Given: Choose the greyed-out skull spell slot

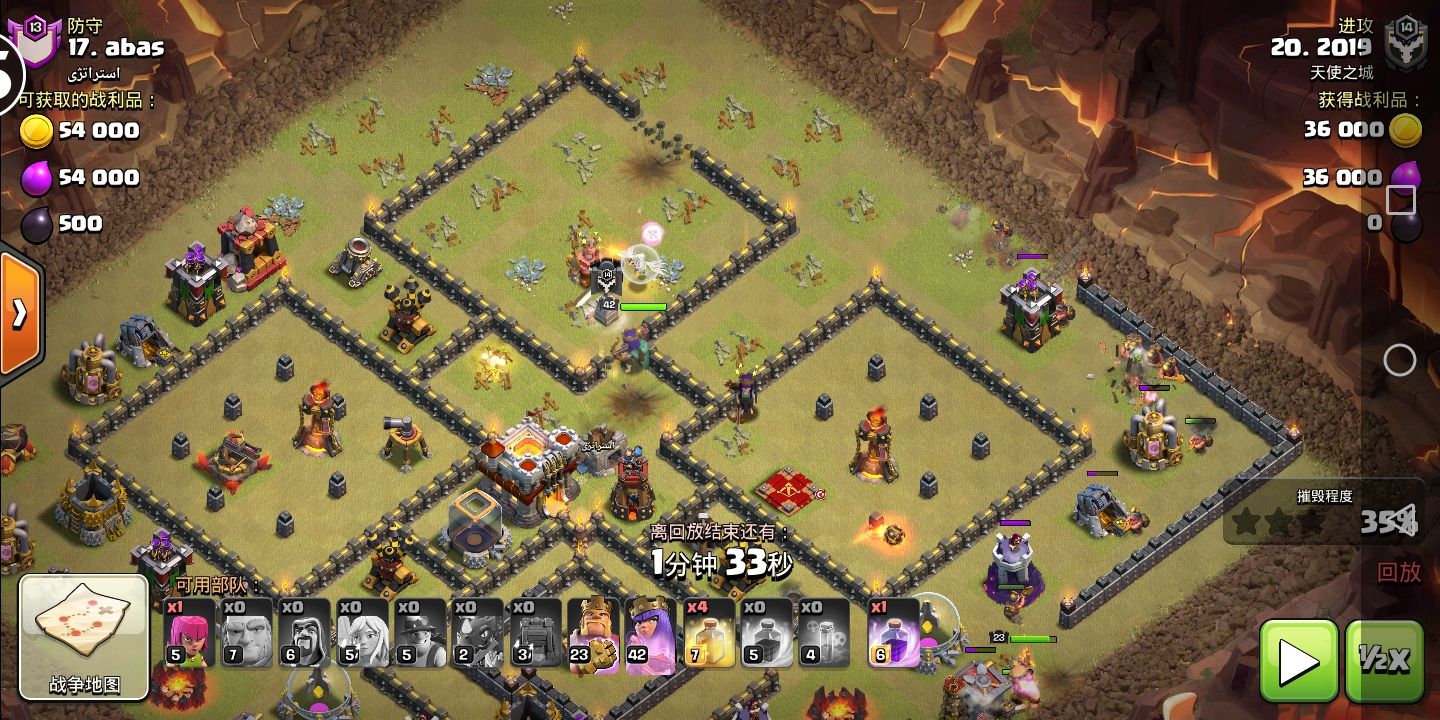Looking at the screenshot, I should pyautogui.click(x=825, y=633).
